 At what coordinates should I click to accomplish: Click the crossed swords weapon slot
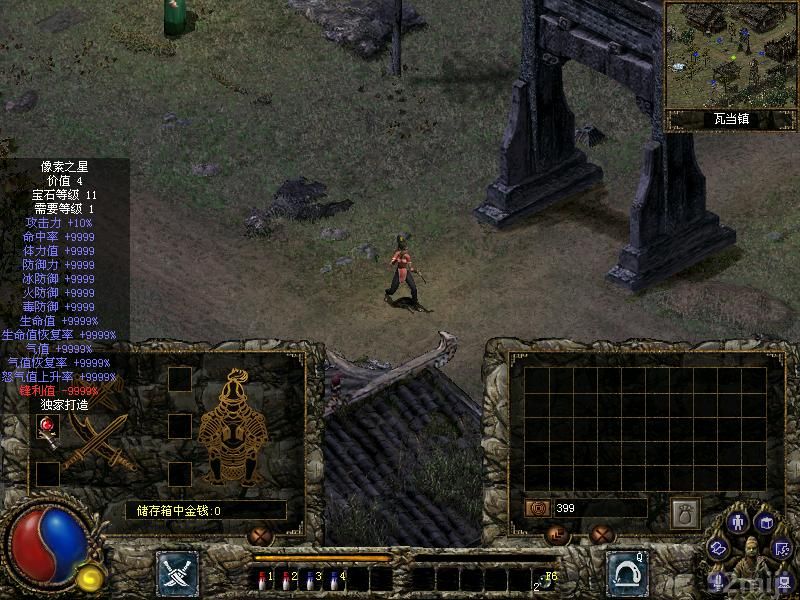pyautogui.click(x=100, y=440)
